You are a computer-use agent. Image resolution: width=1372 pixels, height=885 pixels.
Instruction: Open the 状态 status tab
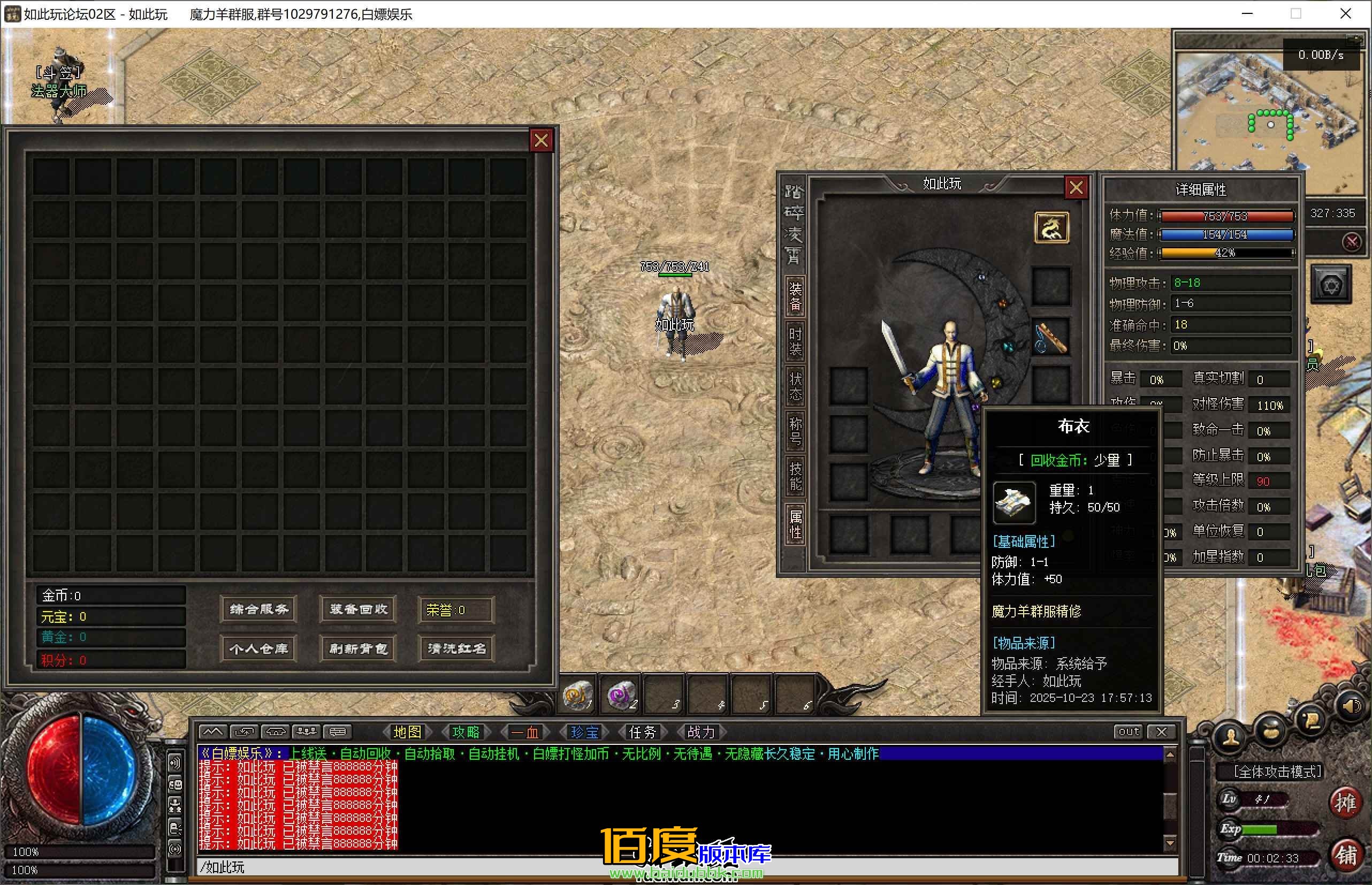[x=795, y=386]
